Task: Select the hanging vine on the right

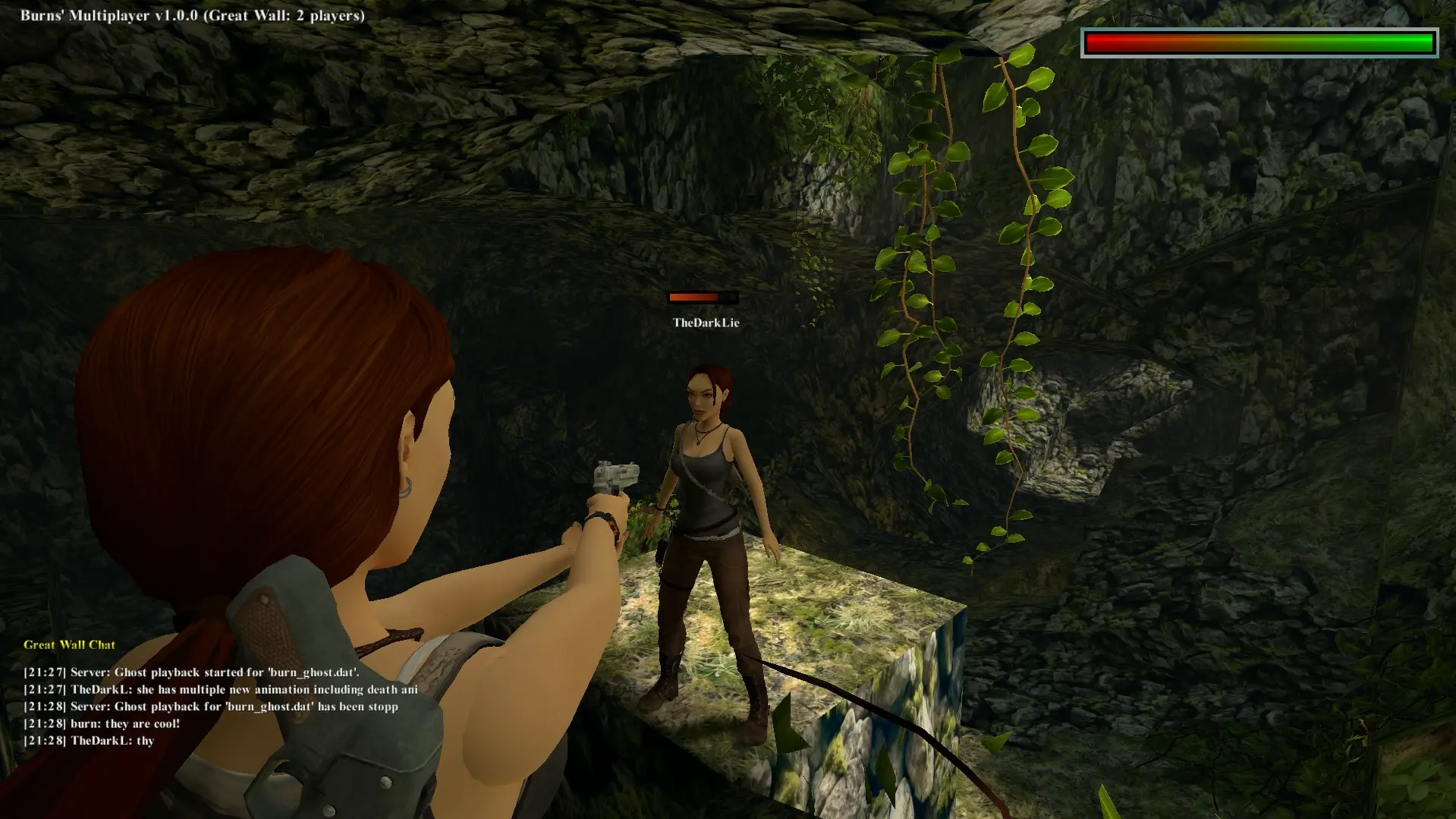Action: [1002, 304]
